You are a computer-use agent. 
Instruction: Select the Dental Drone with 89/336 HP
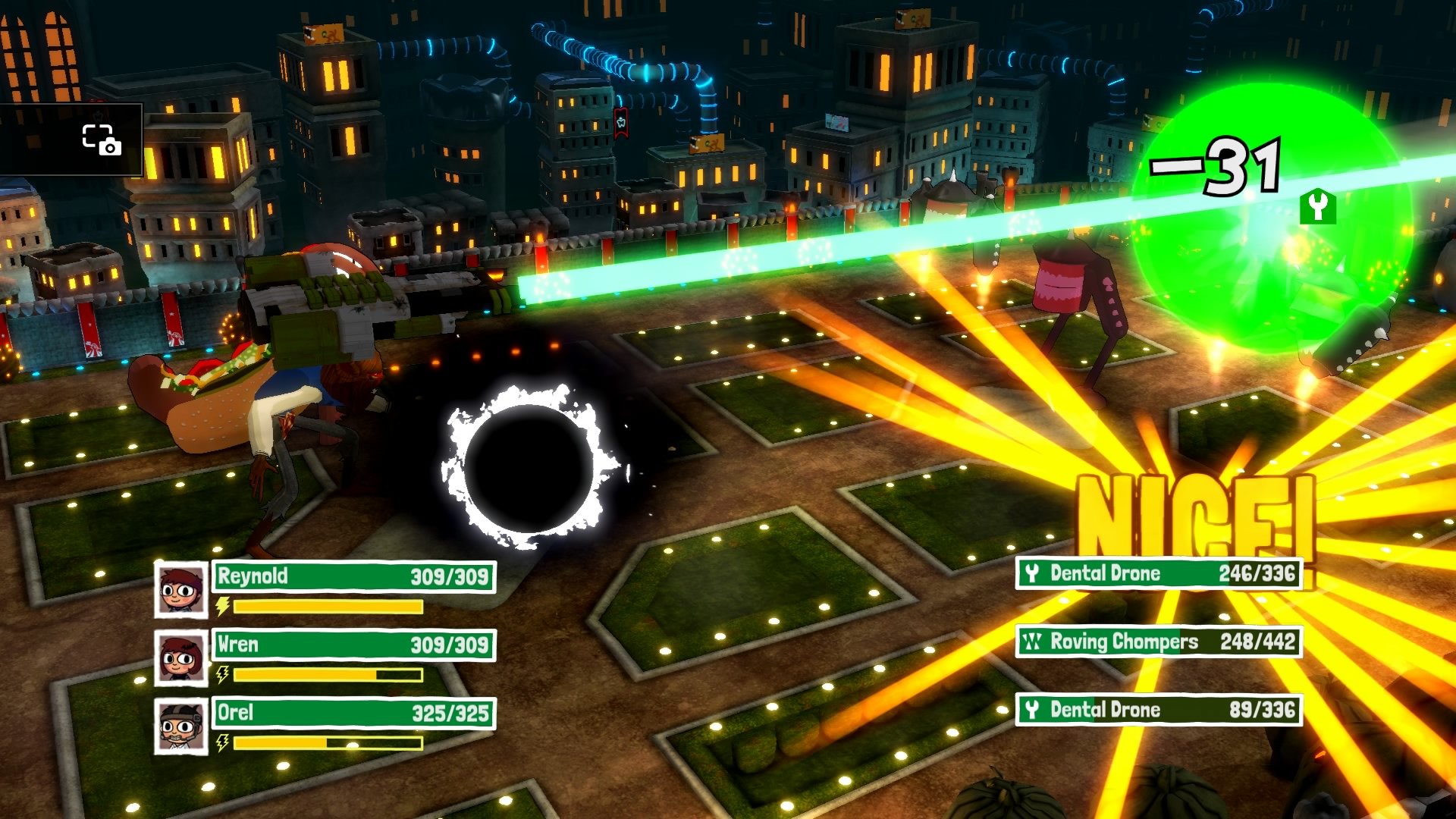coord(1159,710)
